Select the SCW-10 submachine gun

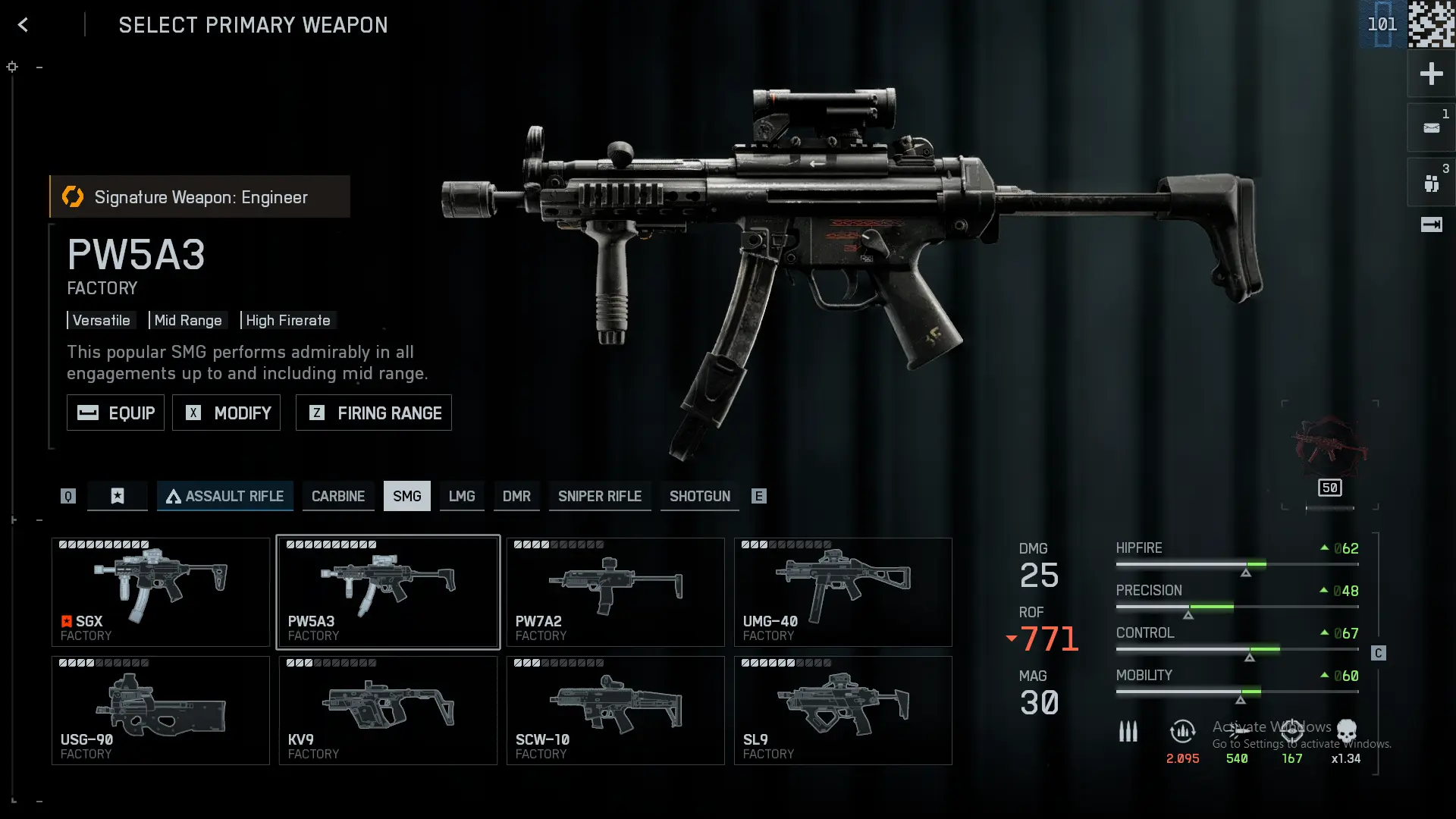(615, 711)
